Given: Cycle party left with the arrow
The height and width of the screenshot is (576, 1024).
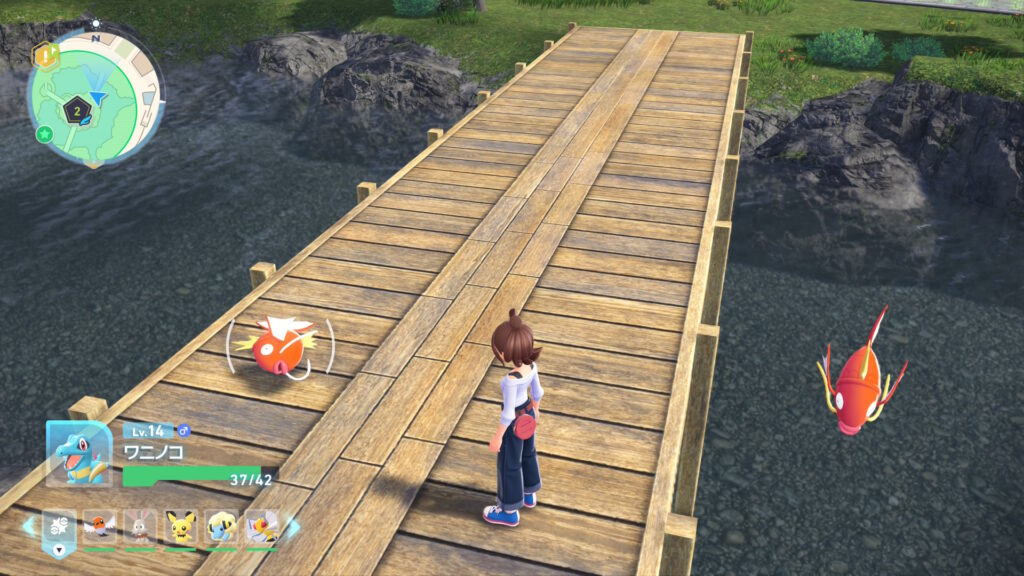Looking at the screenshot, I should [29, 526].
